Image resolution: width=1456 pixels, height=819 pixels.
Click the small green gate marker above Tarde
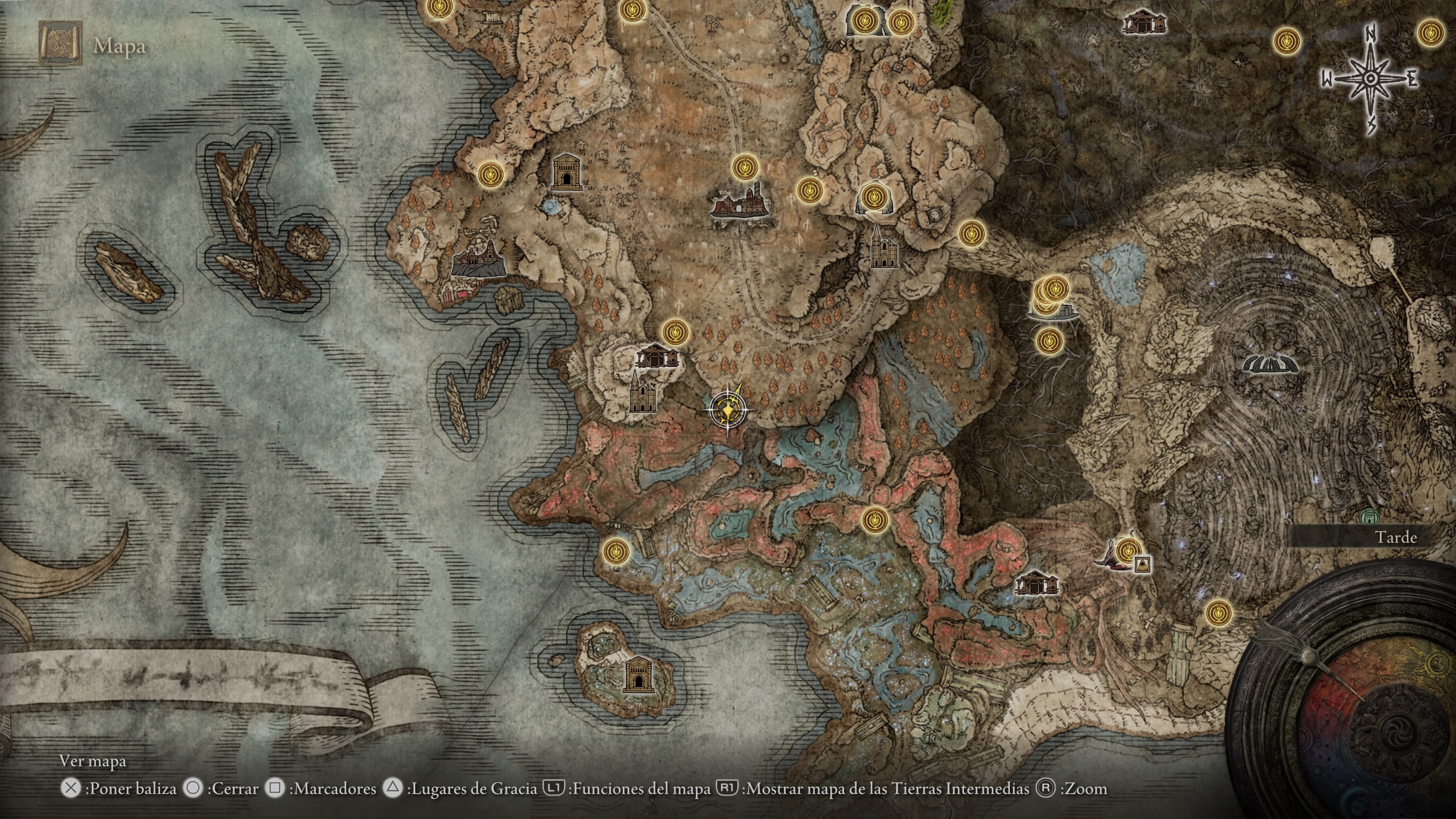click(x=1369, y=516)
